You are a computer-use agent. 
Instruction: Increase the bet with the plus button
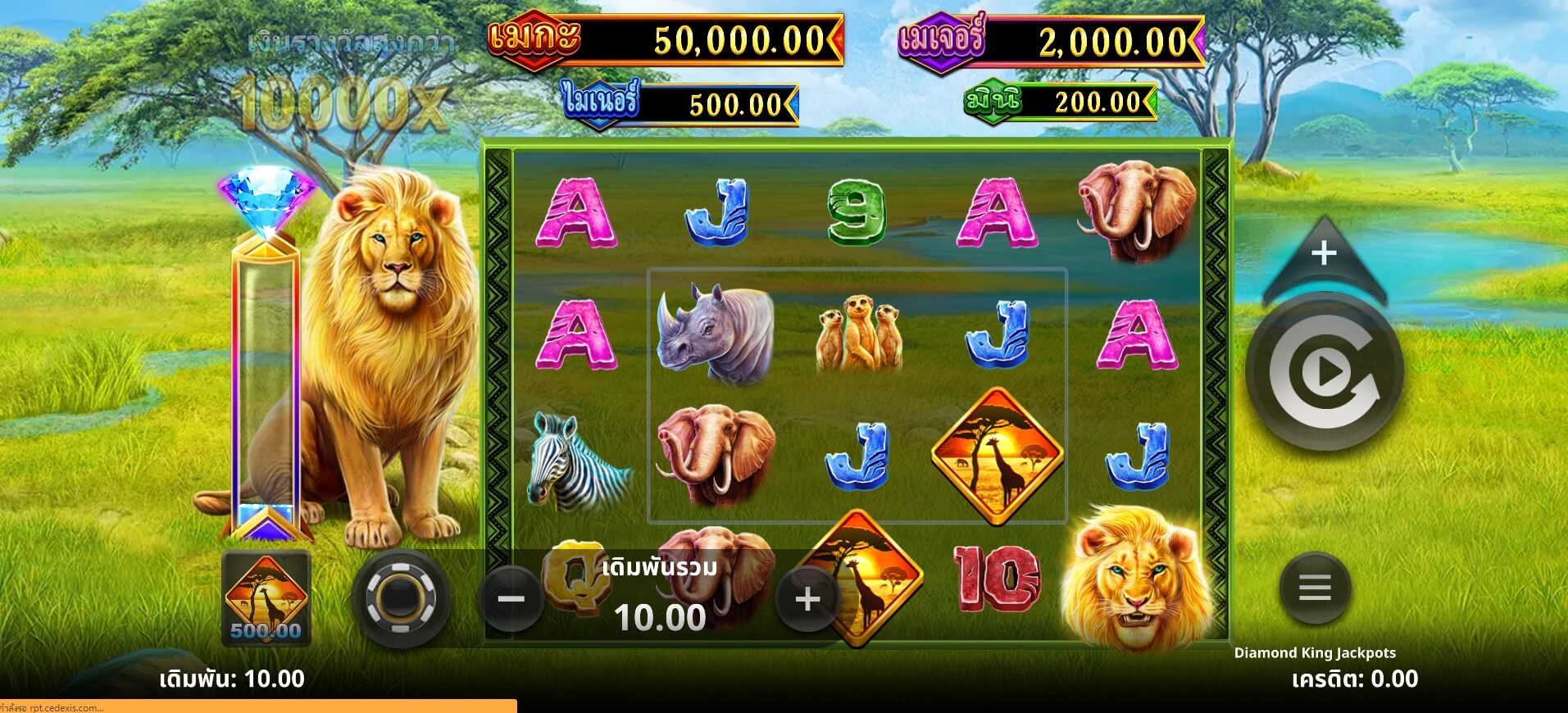pos(807,601)
